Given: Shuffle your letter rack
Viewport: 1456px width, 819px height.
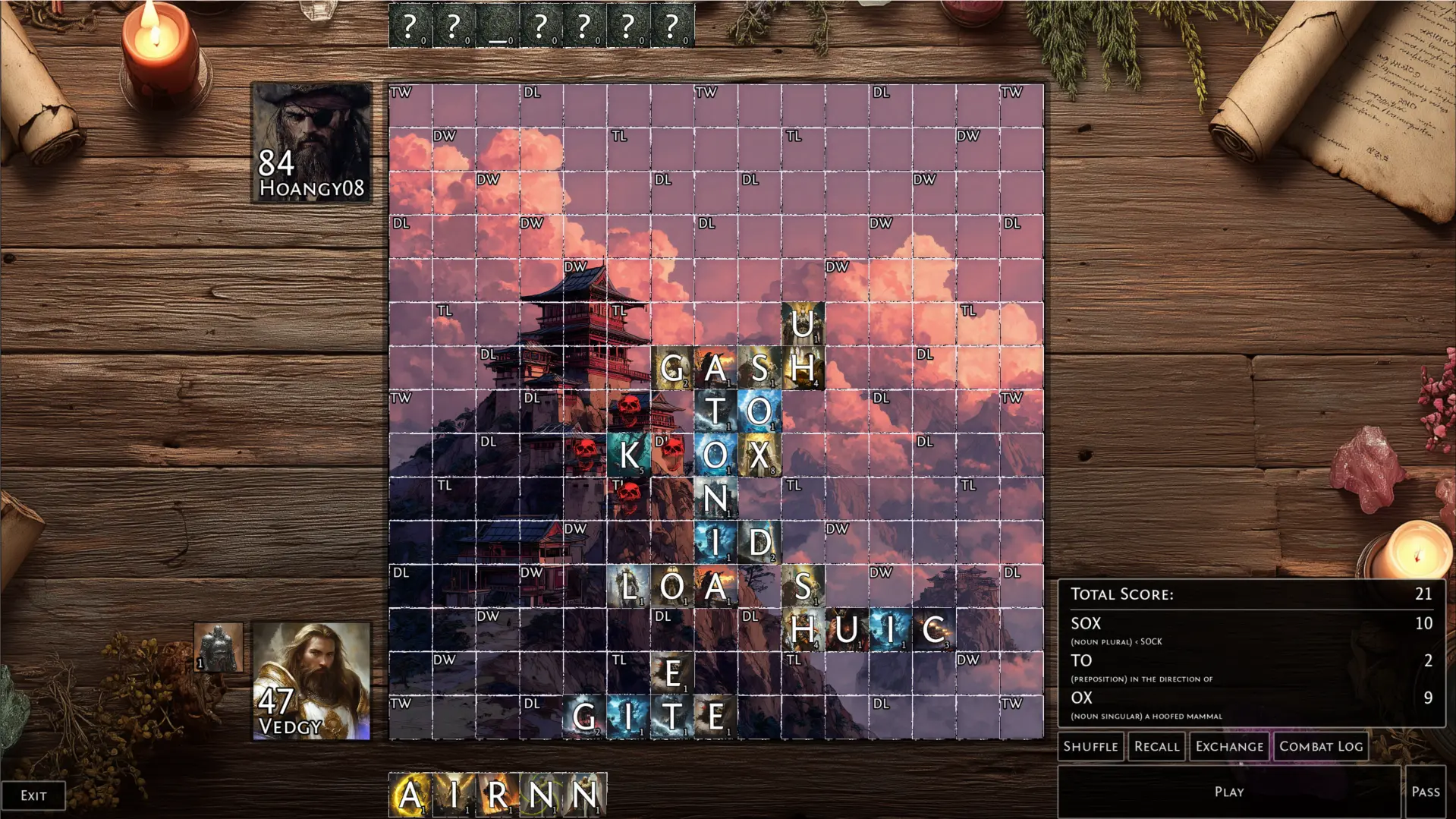Looking at the screenshot, I should click(1090, 746).
